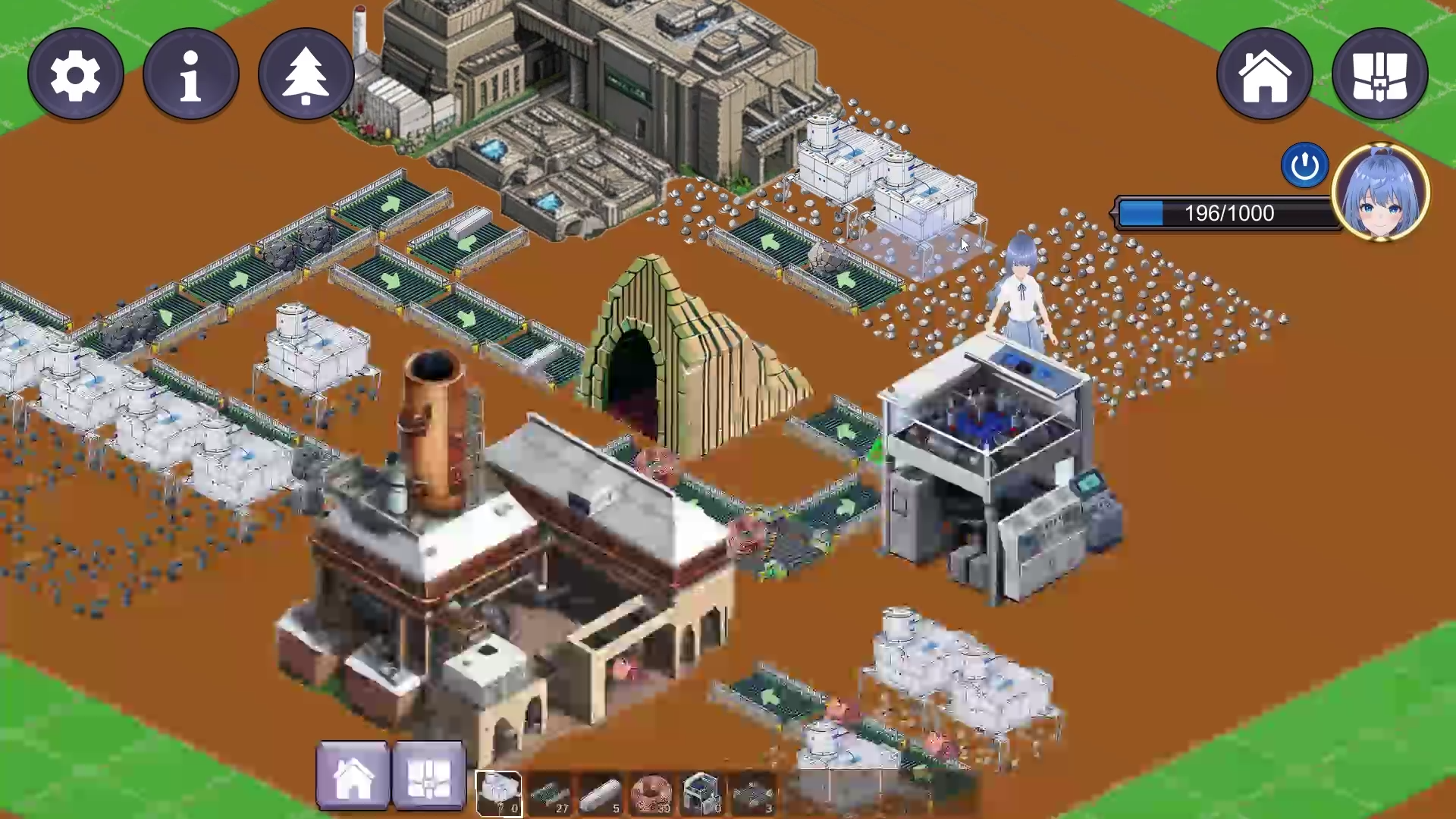Image resolution: width=1456 pixels, height=819 pixels.
Task: Click the small purple house button
Action: [353, 777]
